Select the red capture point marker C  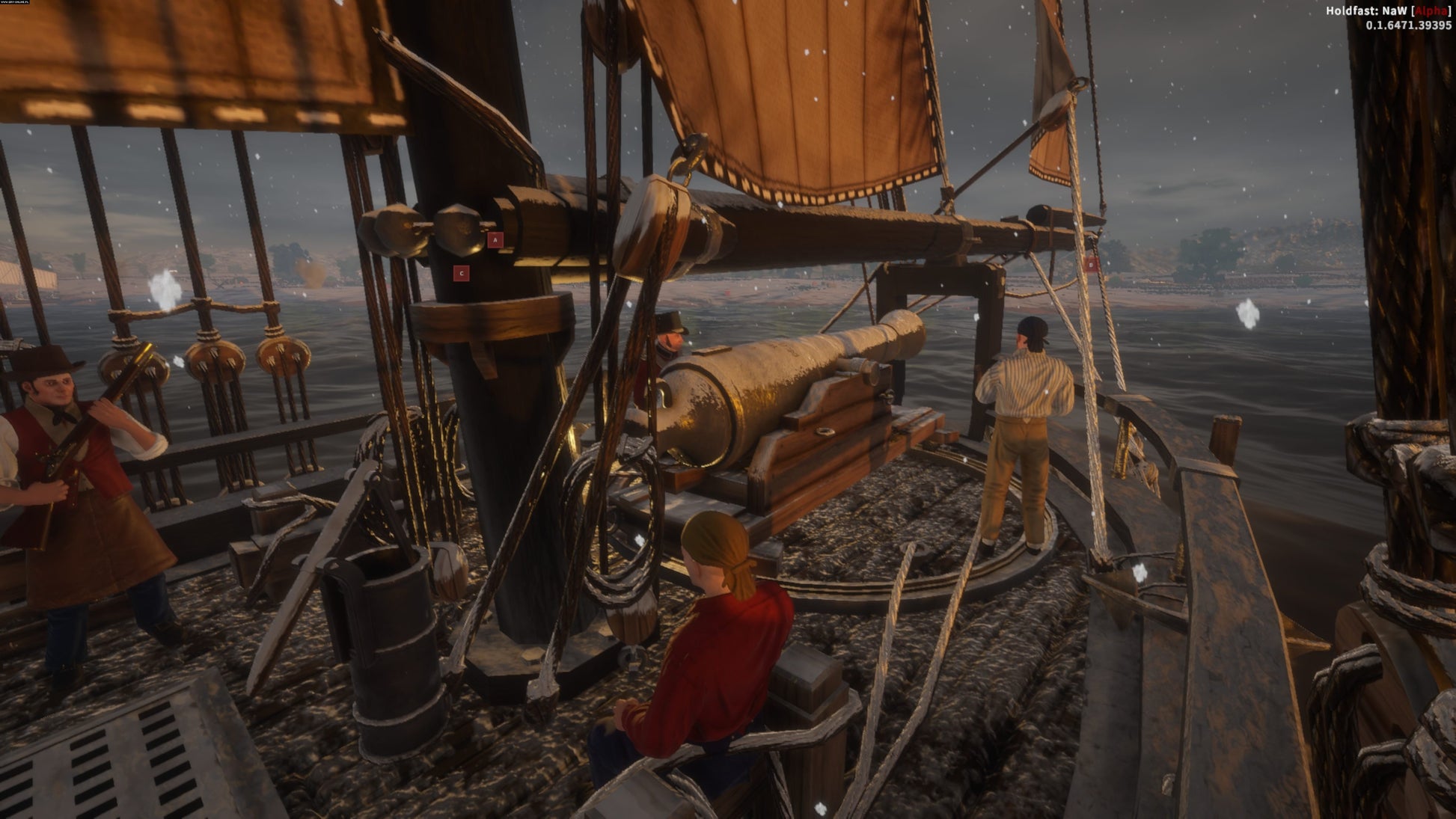click(462, 274)
